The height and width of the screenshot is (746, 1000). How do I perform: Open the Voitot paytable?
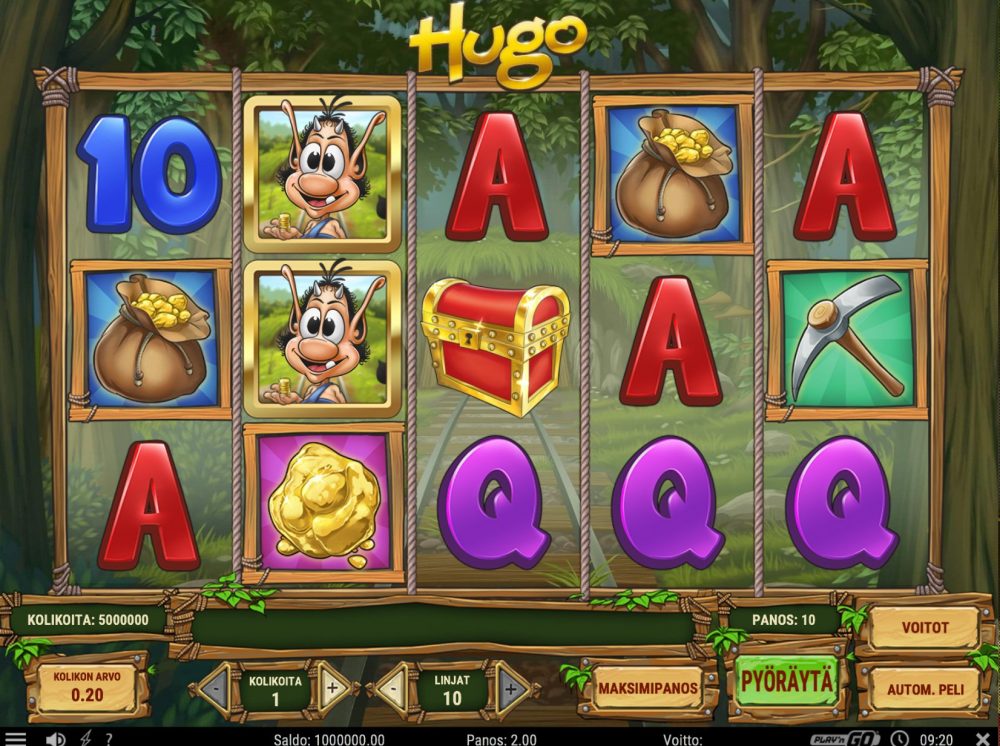[923, 629]
